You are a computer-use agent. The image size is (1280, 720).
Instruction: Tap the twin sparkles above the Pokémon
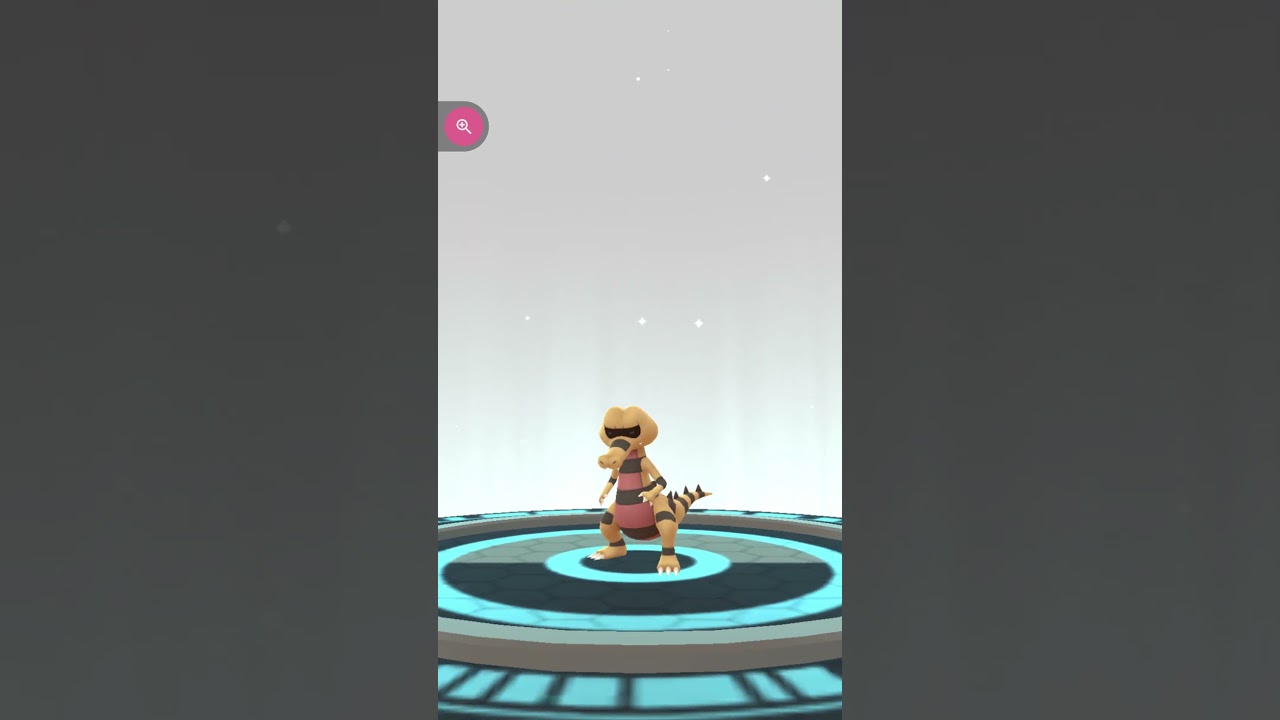pos(669,322)
